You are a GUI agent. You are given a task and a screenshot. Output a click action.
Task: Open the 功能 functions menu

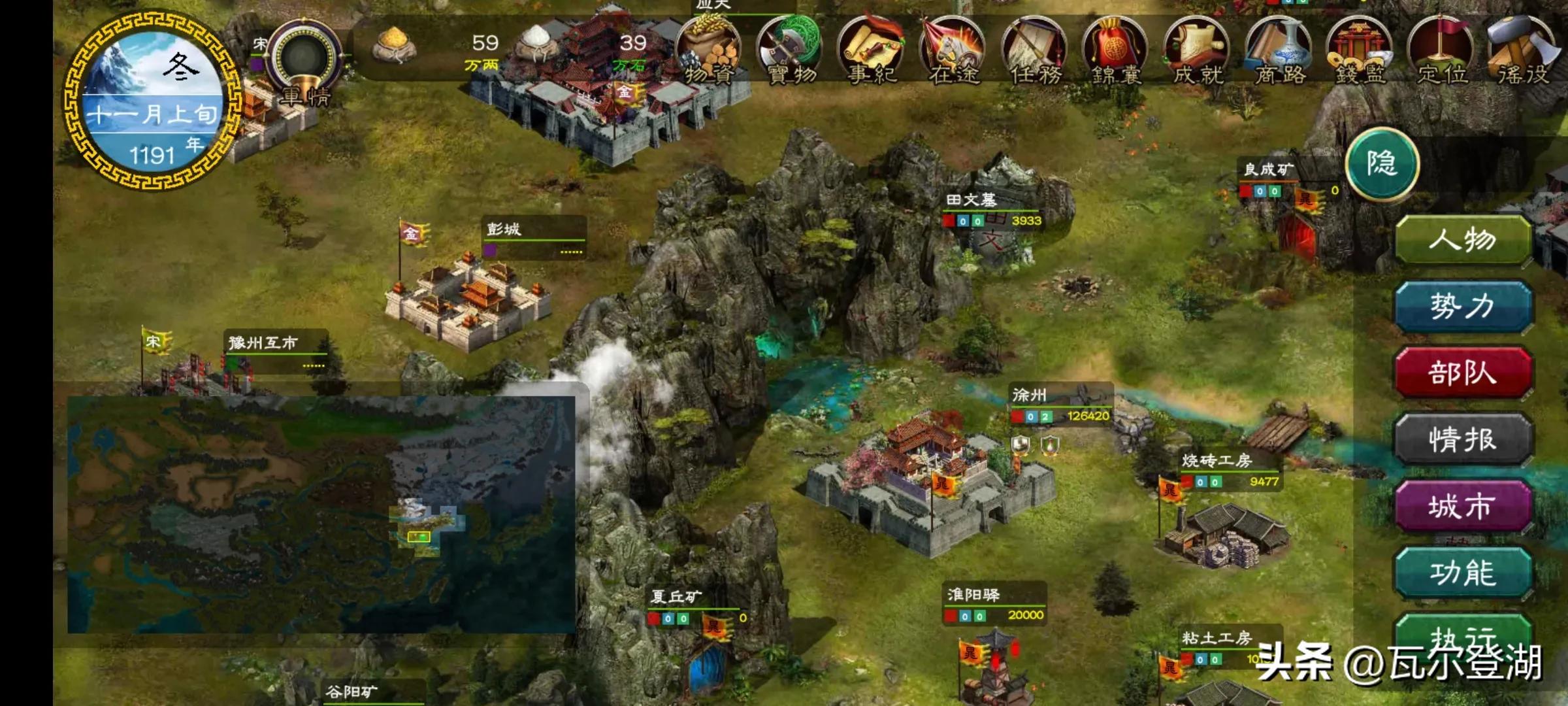point(1463,573)
